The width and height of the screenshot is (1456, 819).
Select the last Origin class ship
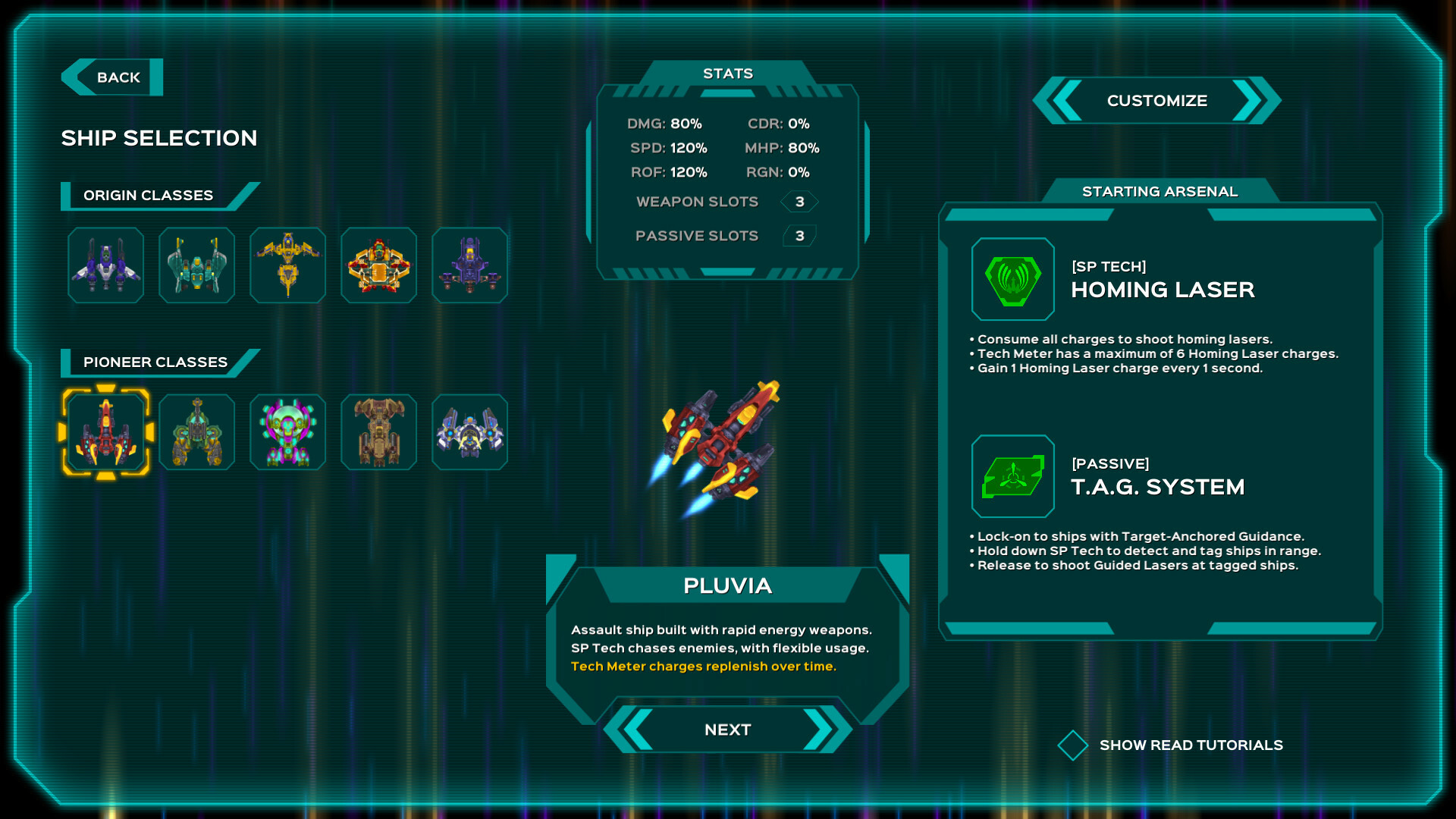(x=469, y=265)
